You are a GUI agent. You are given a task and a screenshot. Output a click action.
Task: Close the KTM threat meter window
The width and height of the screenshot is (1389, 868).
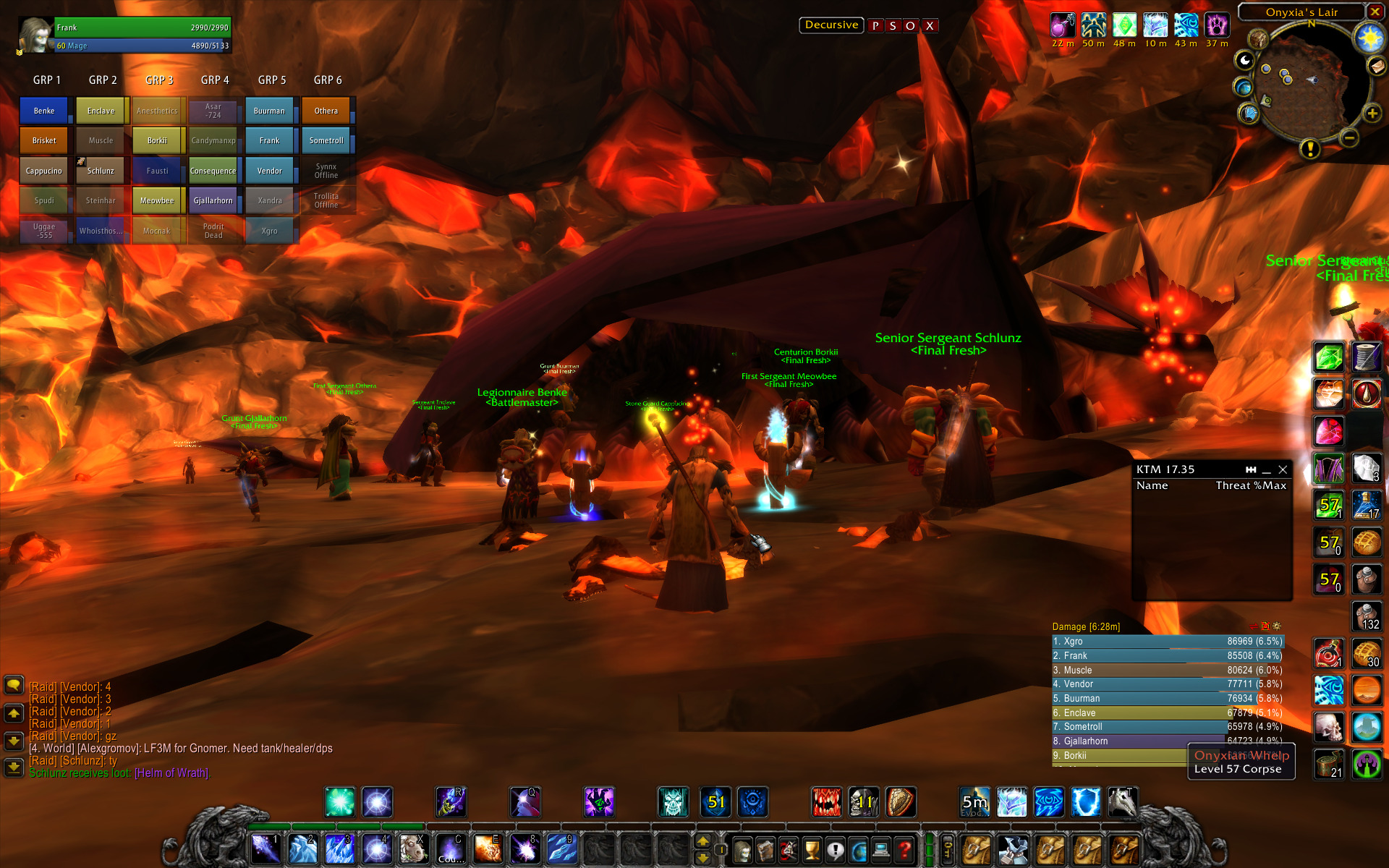coord(1283,469)
